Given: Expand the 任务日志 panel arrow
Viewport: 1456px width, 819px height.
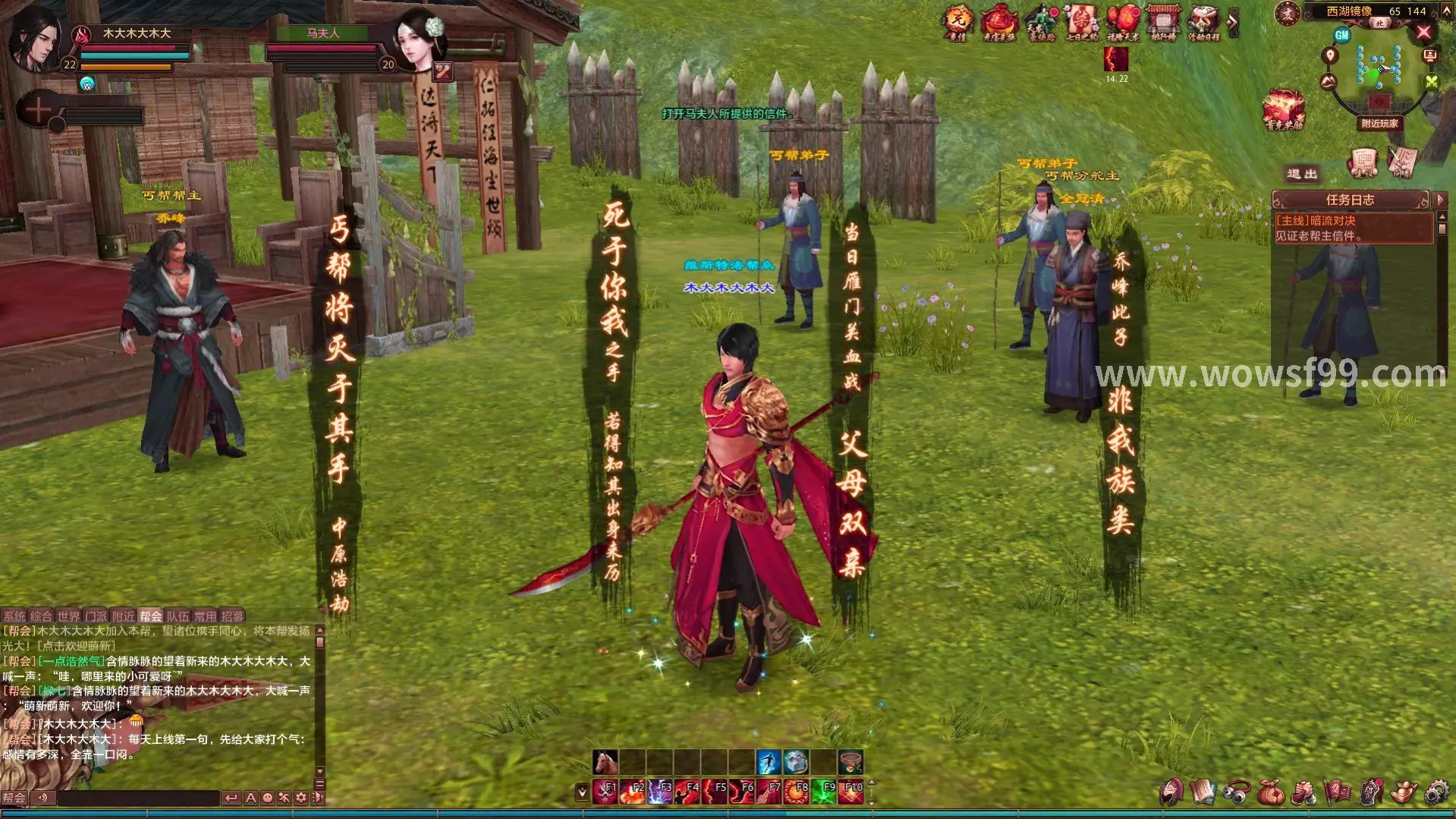Looking at the screenshot, I should (1440, 200).
